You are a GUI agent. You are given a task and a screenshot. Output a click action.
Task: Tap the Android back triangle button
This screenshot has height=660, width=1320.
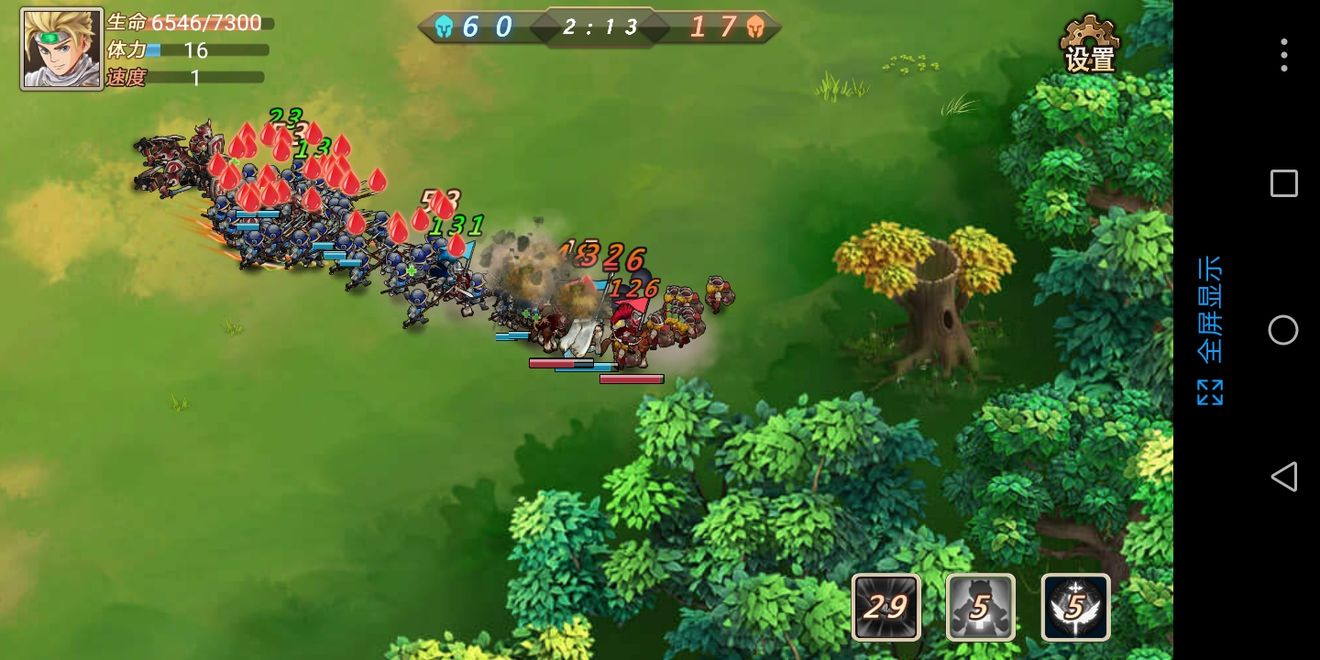pyautogui.click(x=1283, y=476)
